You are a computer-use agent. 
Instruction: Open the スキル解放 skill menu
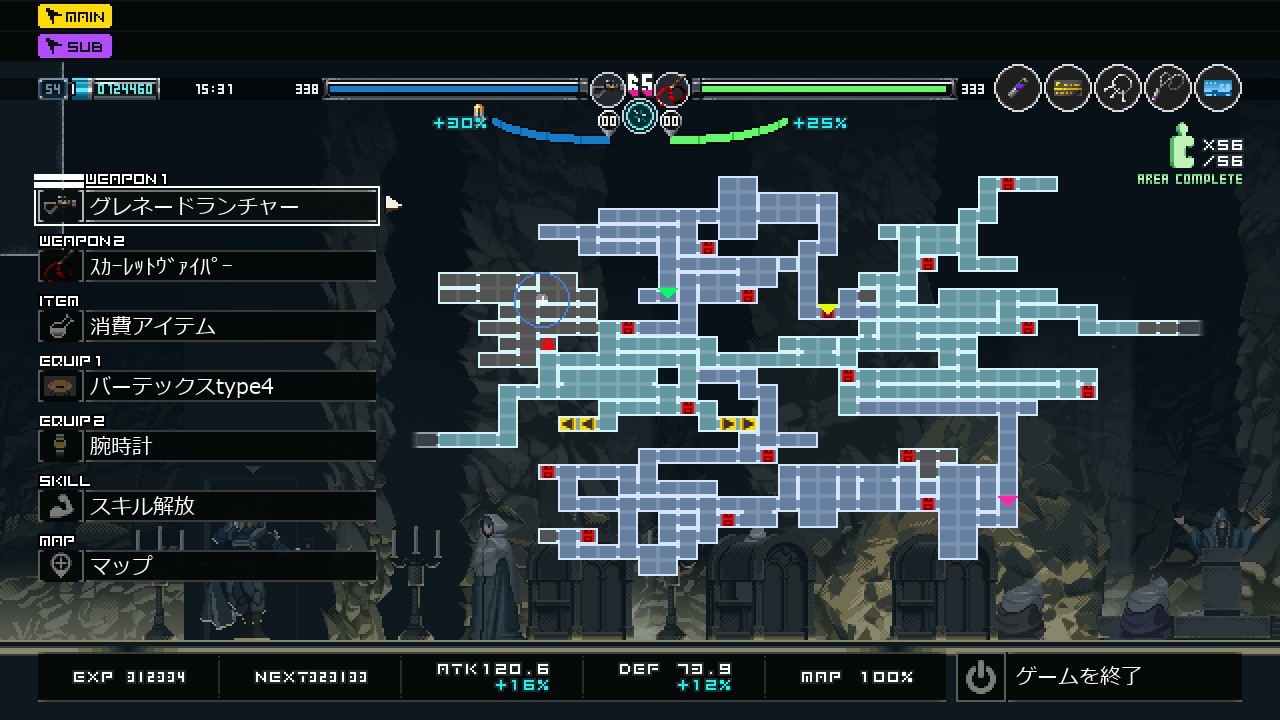click(x=207, y=506)
